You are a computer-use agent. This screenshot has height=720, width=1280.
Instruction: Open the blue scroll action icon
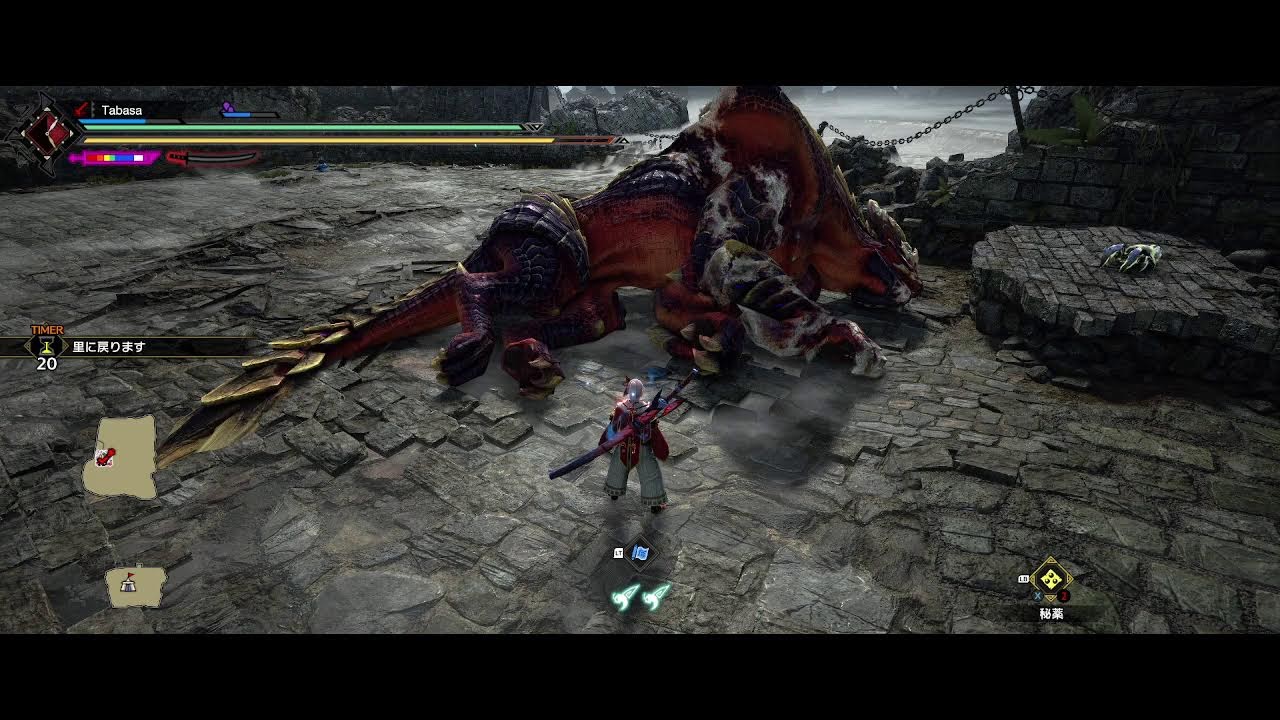641,553
